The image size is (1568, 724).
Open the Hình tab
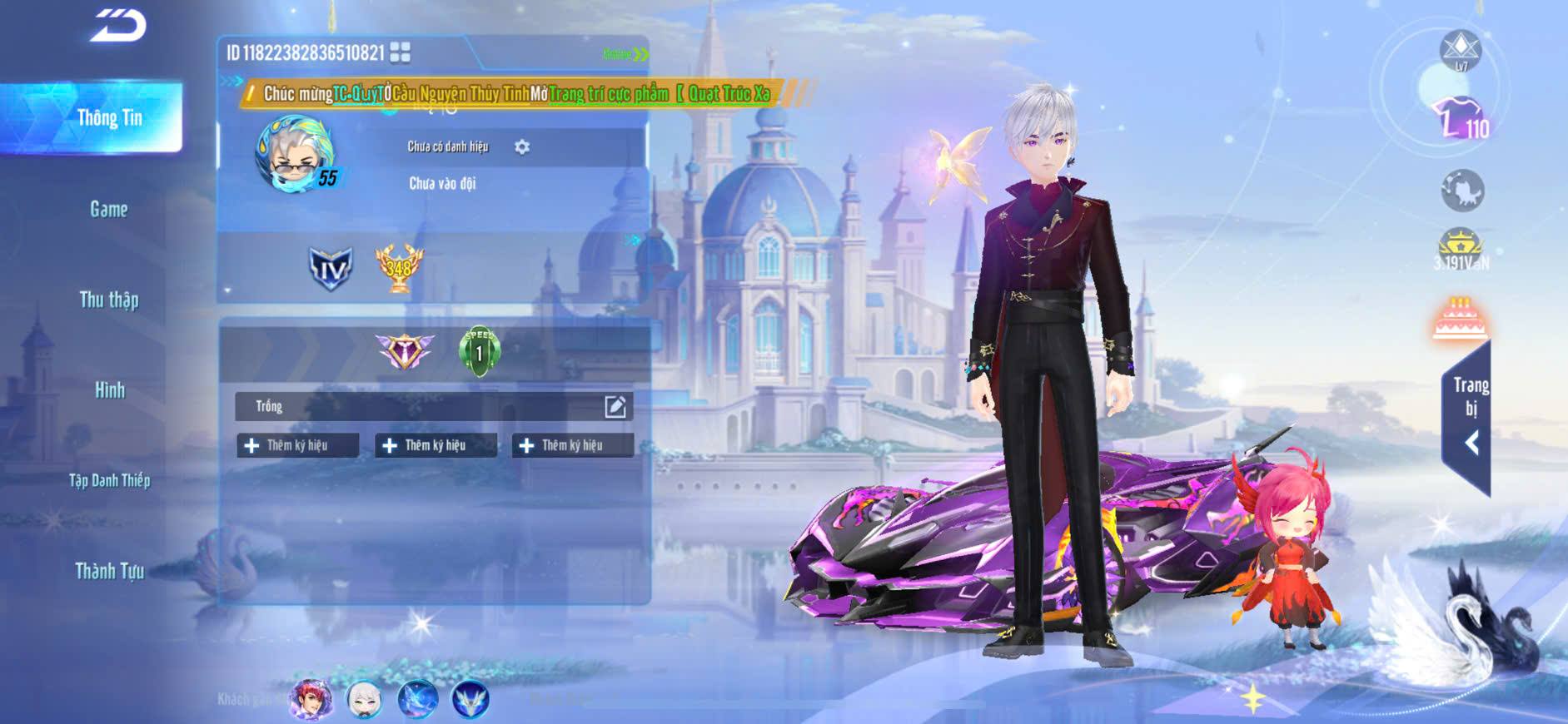tap(109, 389)
